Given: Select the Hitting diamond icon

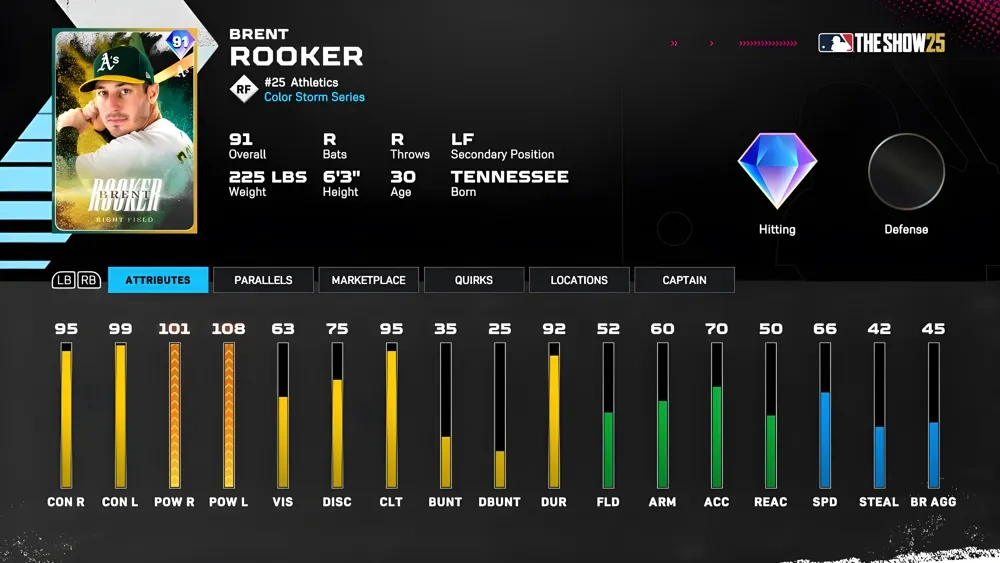Looking at the screenshot, I should tap(777, 171).
